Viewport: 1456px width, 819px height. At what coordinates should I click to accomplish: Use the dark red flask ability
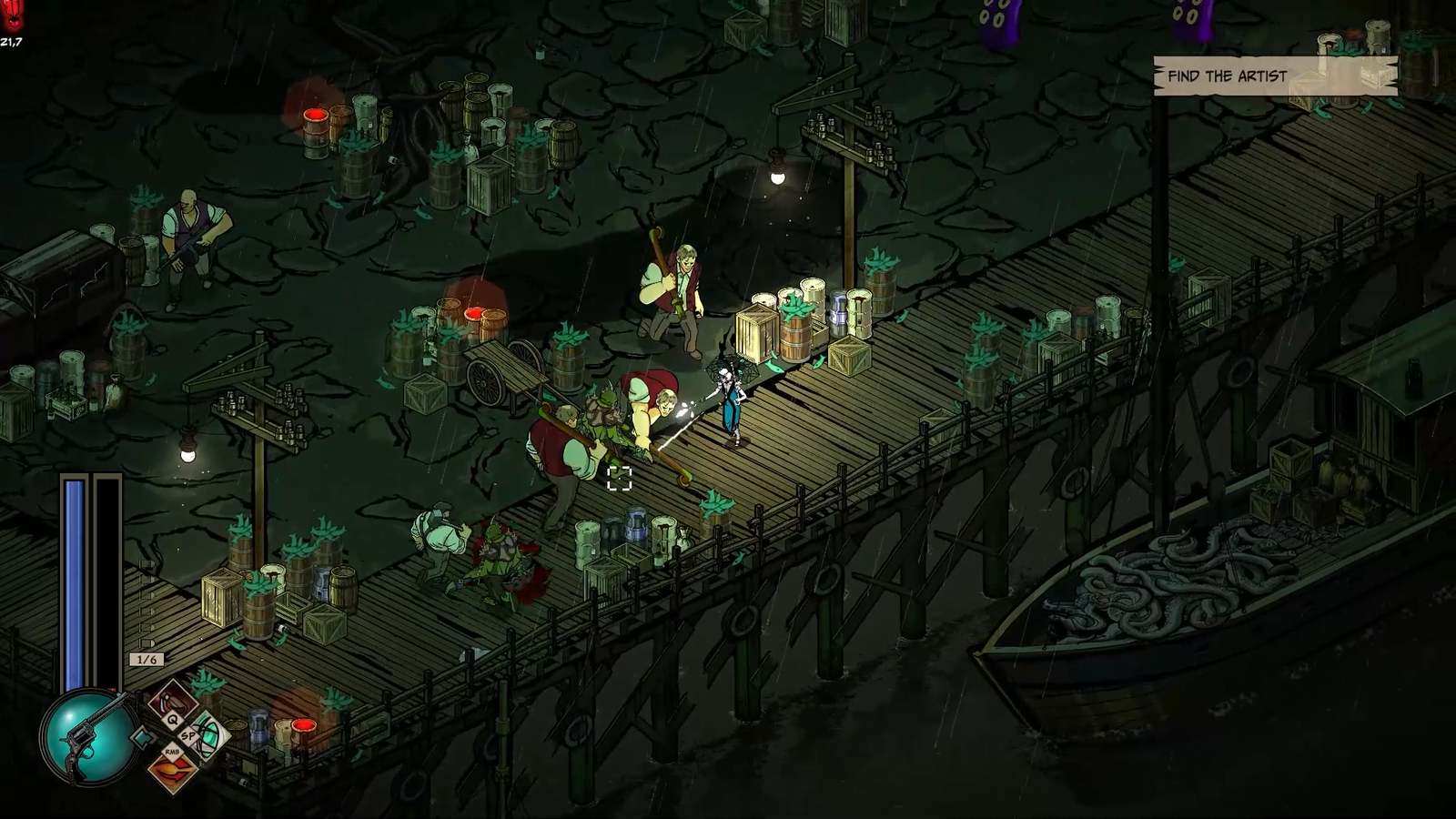click(x=172, y=700)
